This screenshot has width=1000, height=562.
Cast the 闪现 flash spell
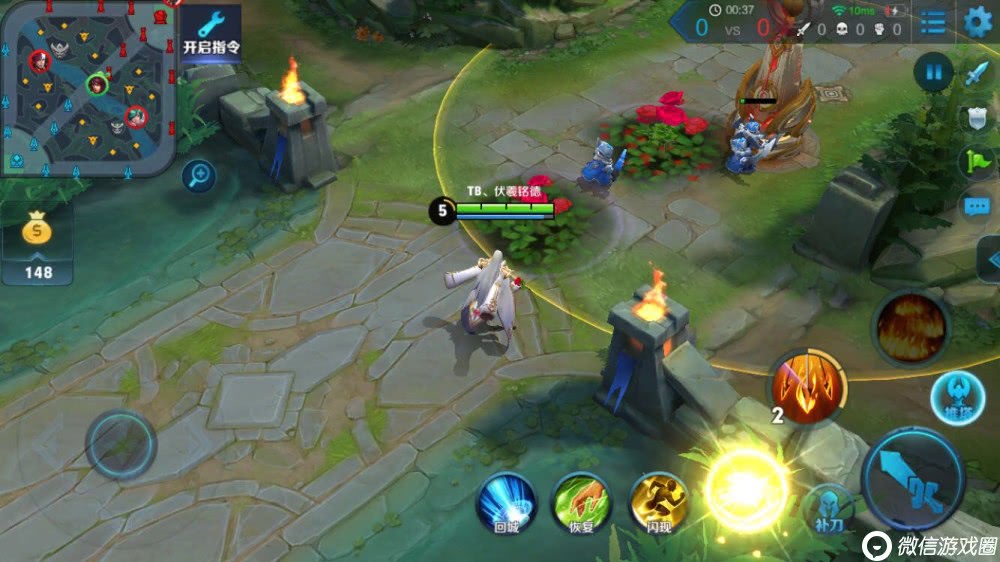point(659,500)
